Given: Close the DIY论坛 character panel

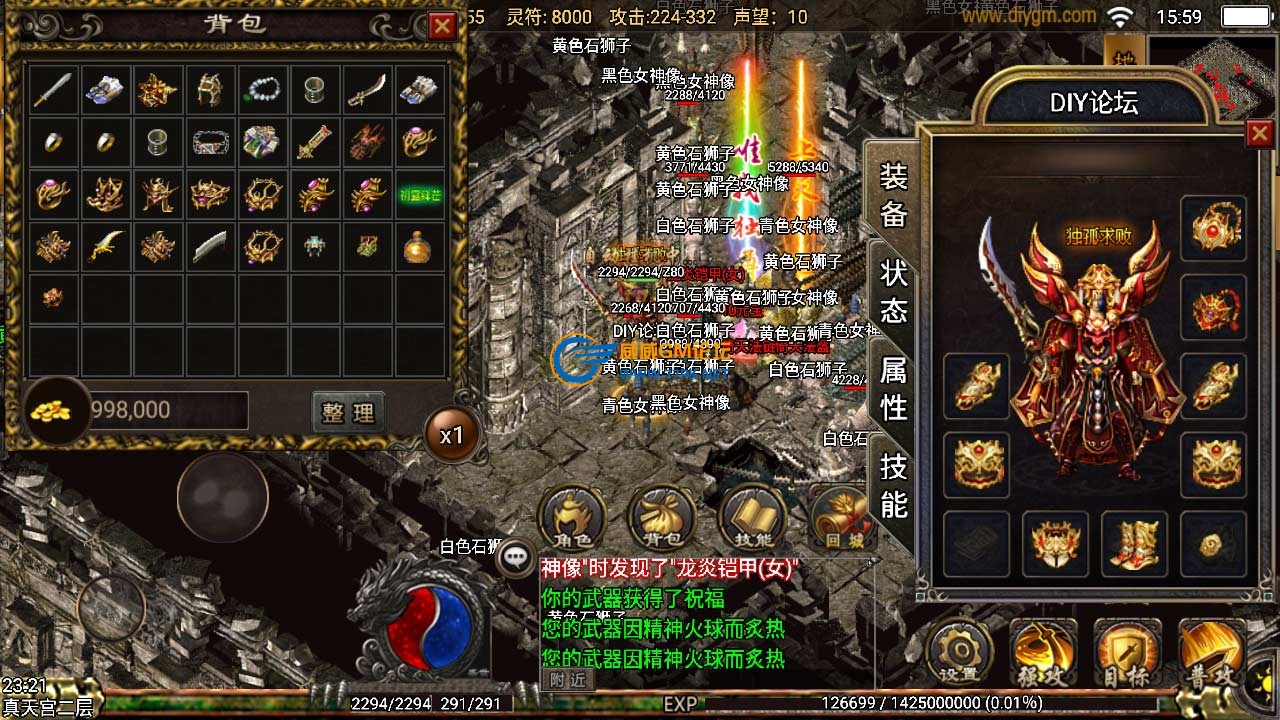Looking at the screenshot, I should coord(1259,134).
